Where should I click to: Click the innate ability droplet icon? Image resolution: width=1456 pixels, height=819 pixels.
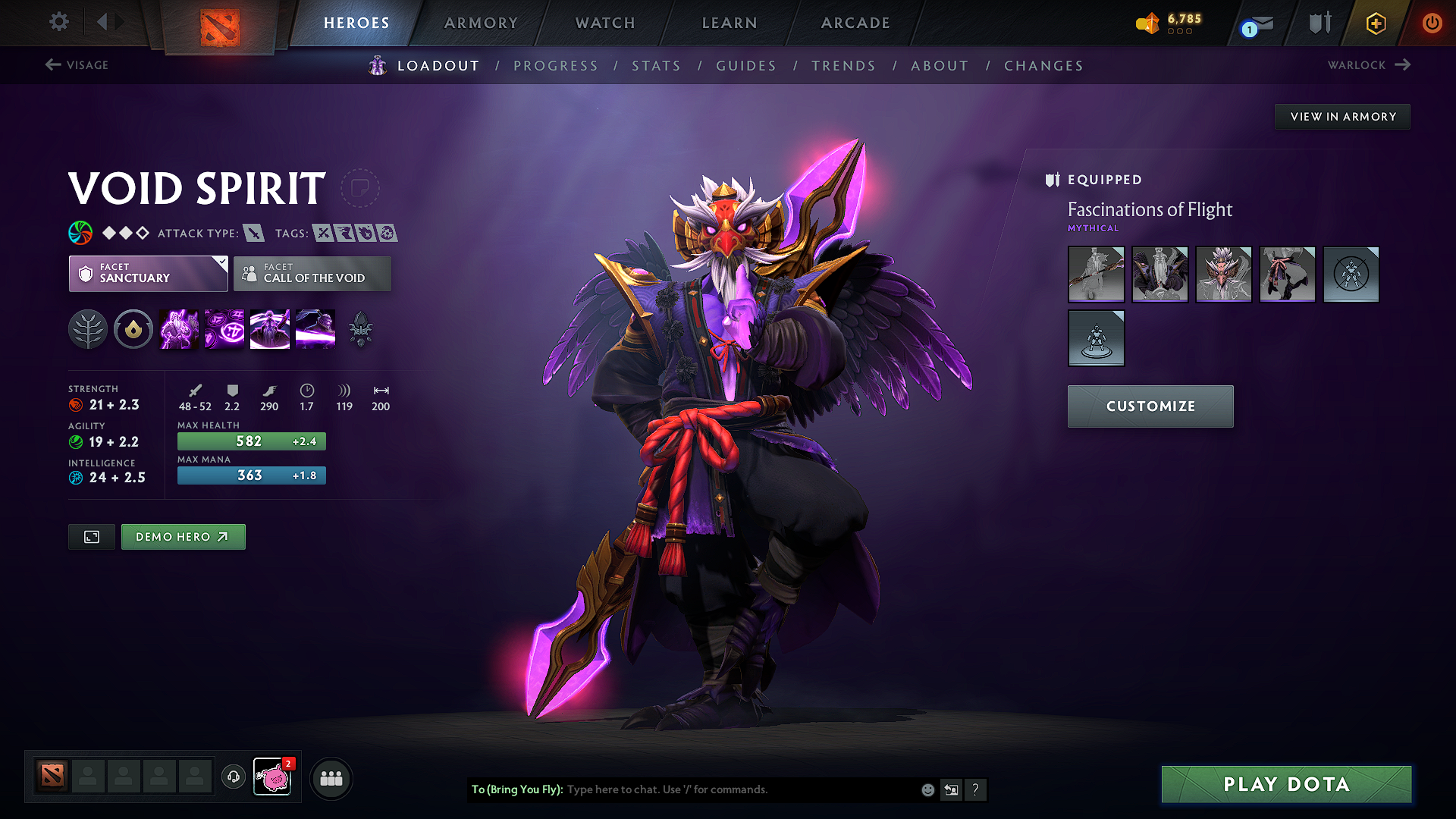pyautogui.click(x=133, y=328)
